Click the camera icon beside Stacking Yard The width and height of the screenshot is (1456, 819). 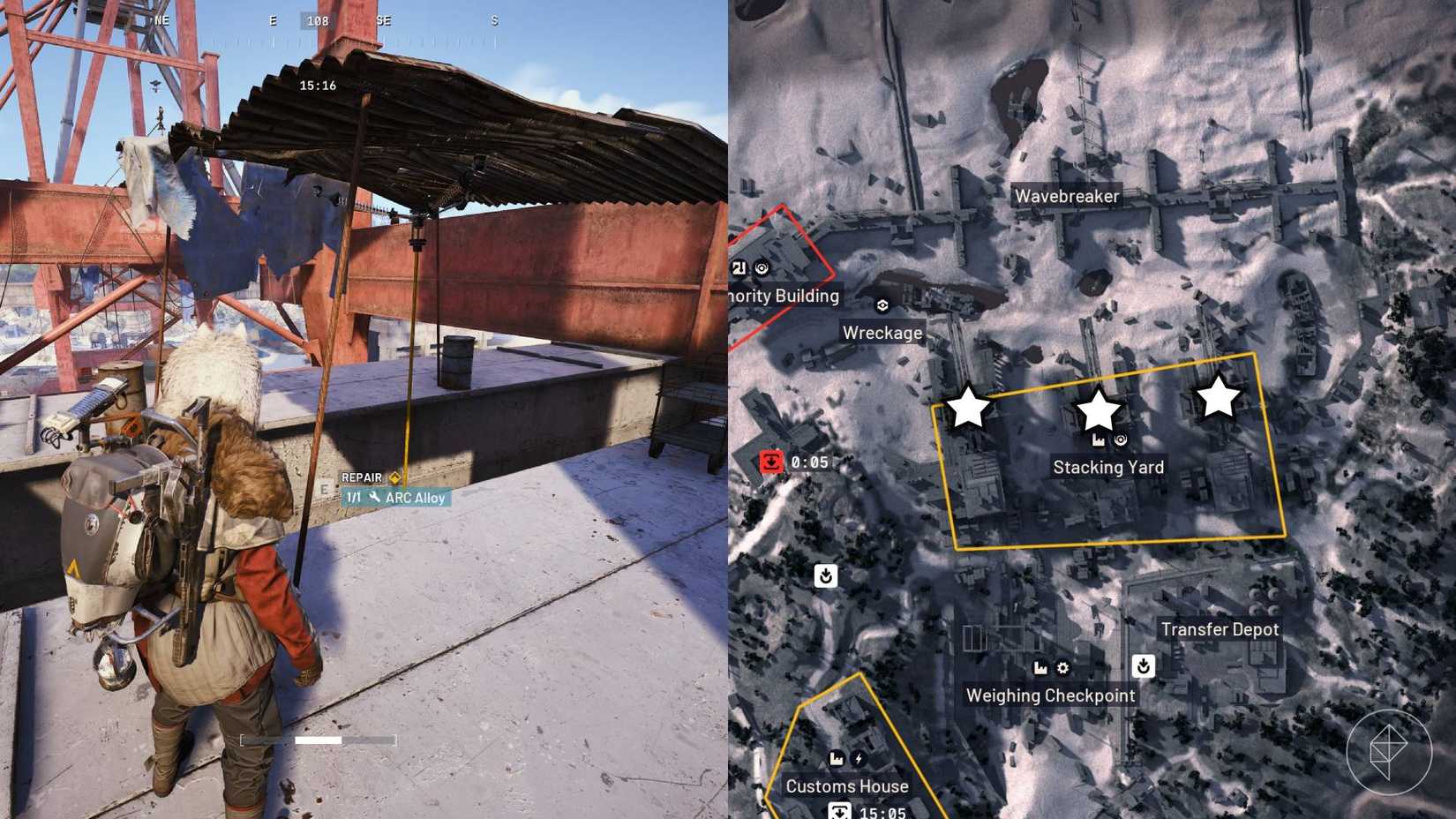(x=1121, y=439)
